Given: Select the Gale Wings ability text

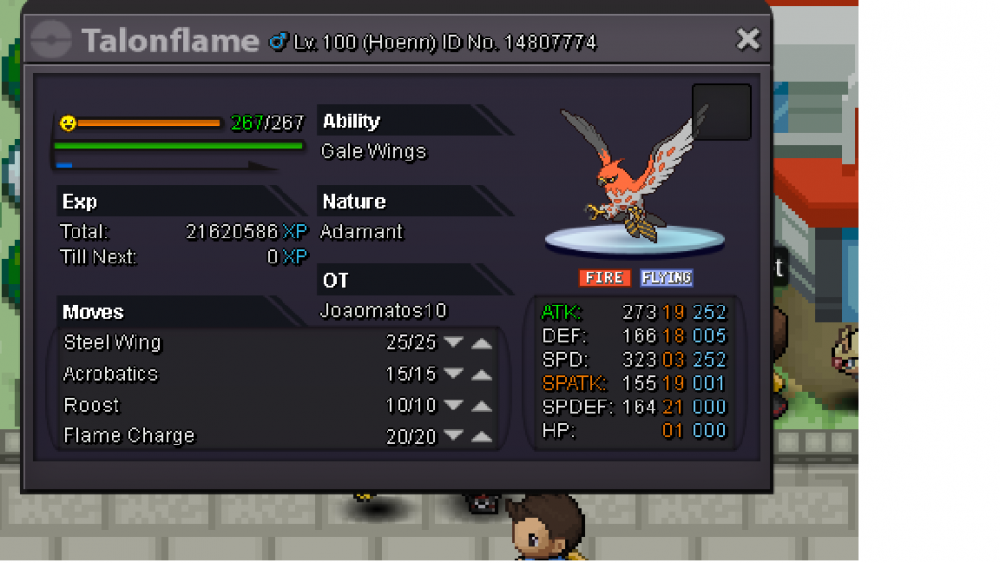Looking at the screenshot, I should [x=373, y=152].
